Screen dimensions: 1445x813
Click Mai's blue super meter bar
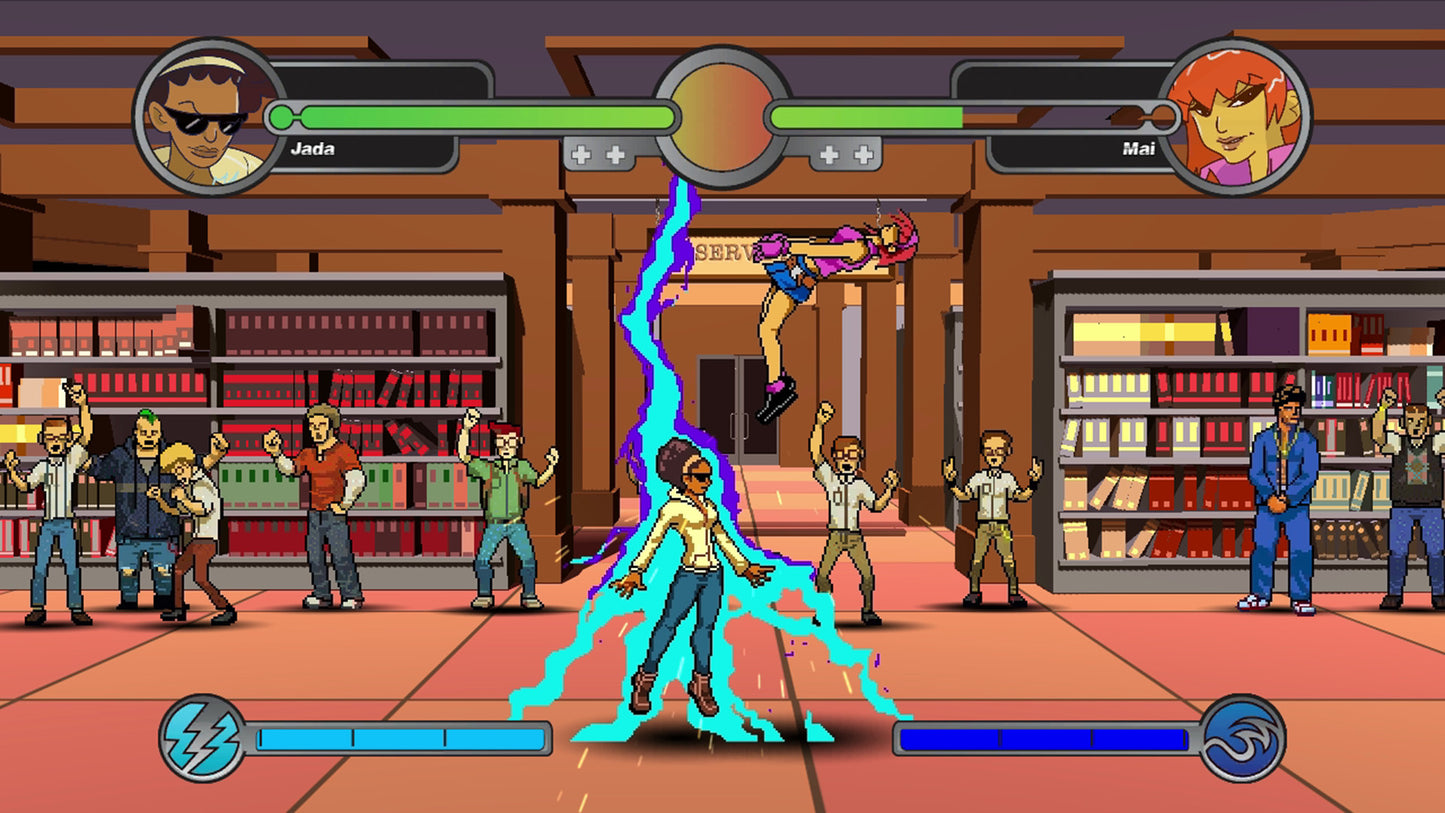[1045, 740]
